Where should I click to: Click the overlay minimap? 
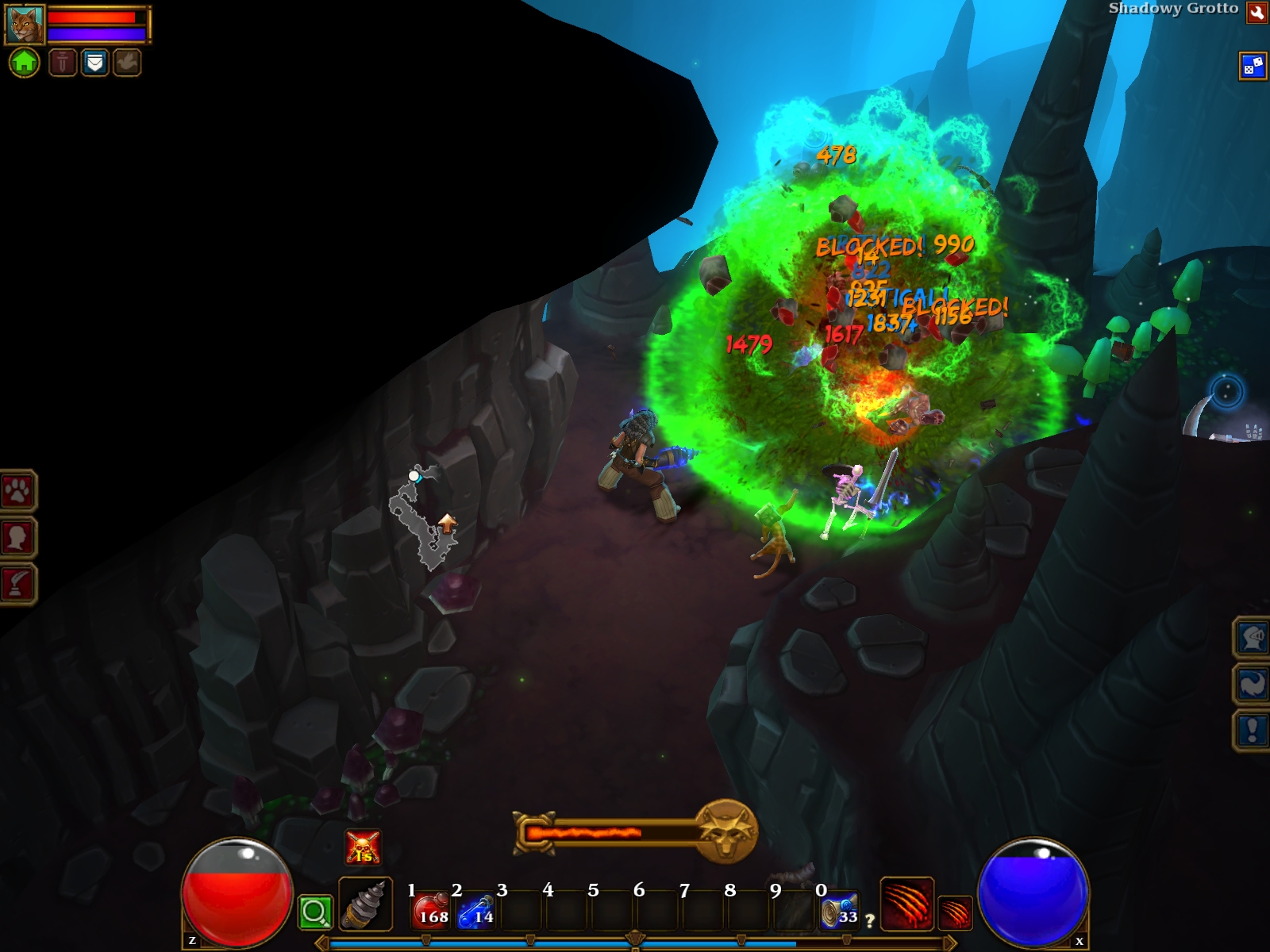425,520
